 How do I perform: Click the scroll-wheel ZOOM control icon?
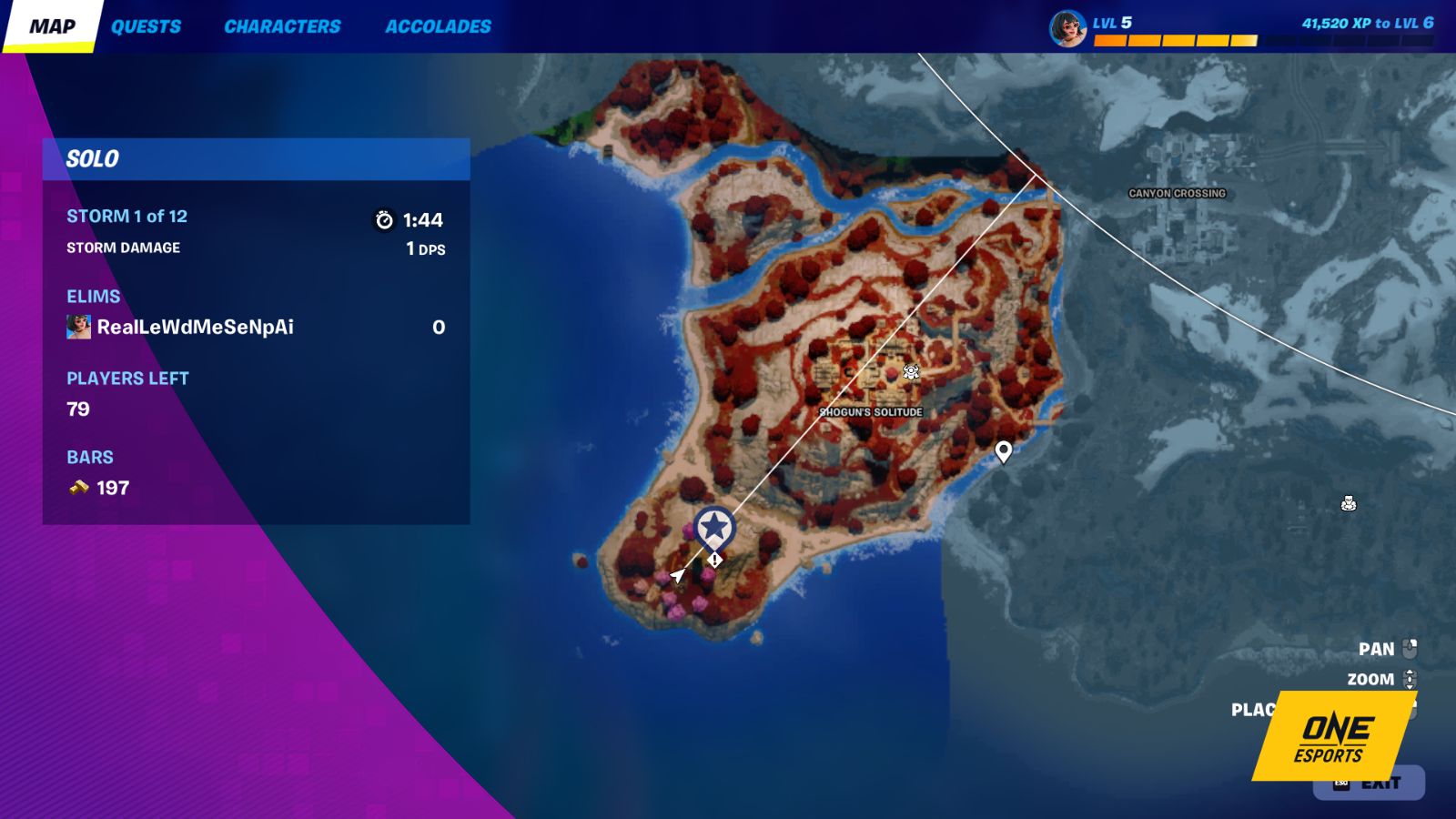pos(1410,679)
